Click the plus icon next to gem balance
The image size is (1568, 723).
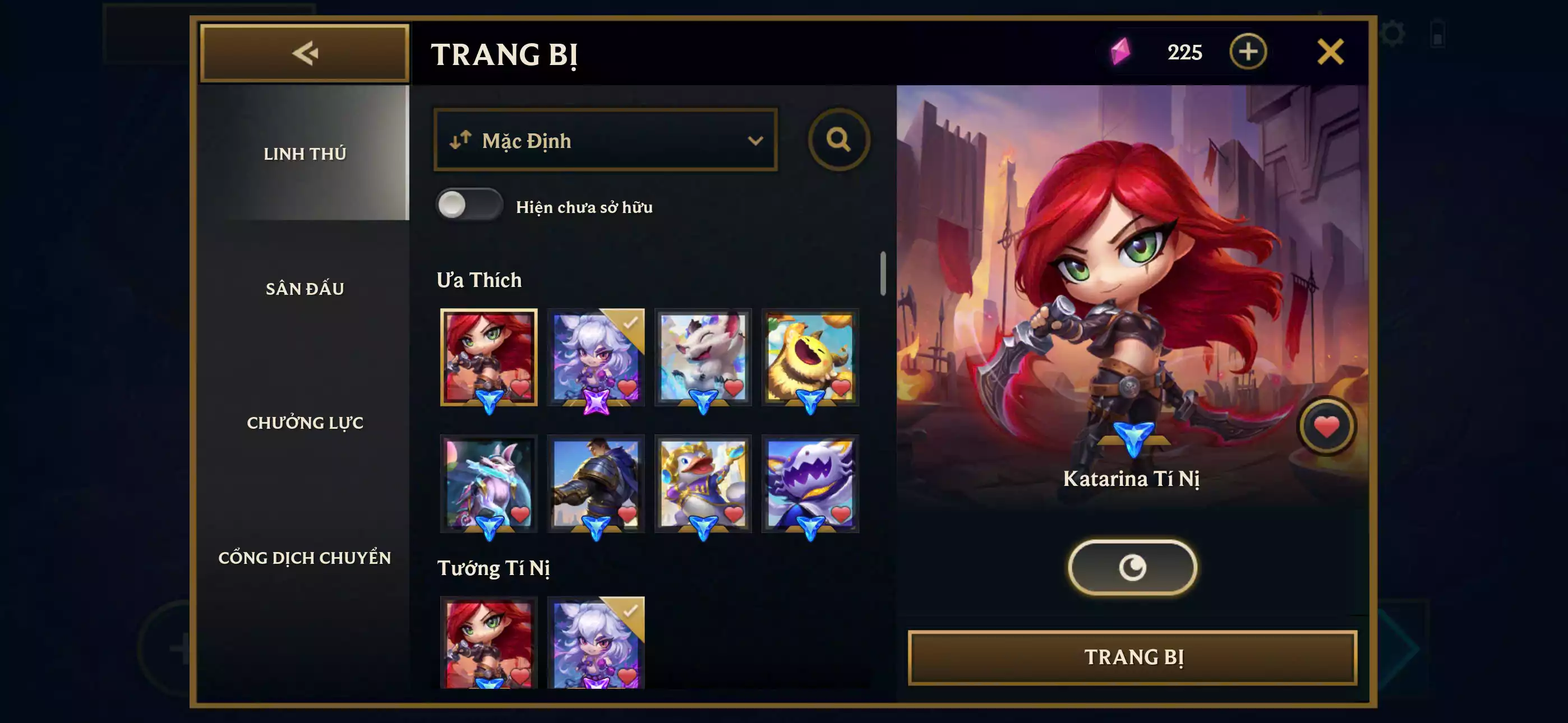tap(1249, 52)
